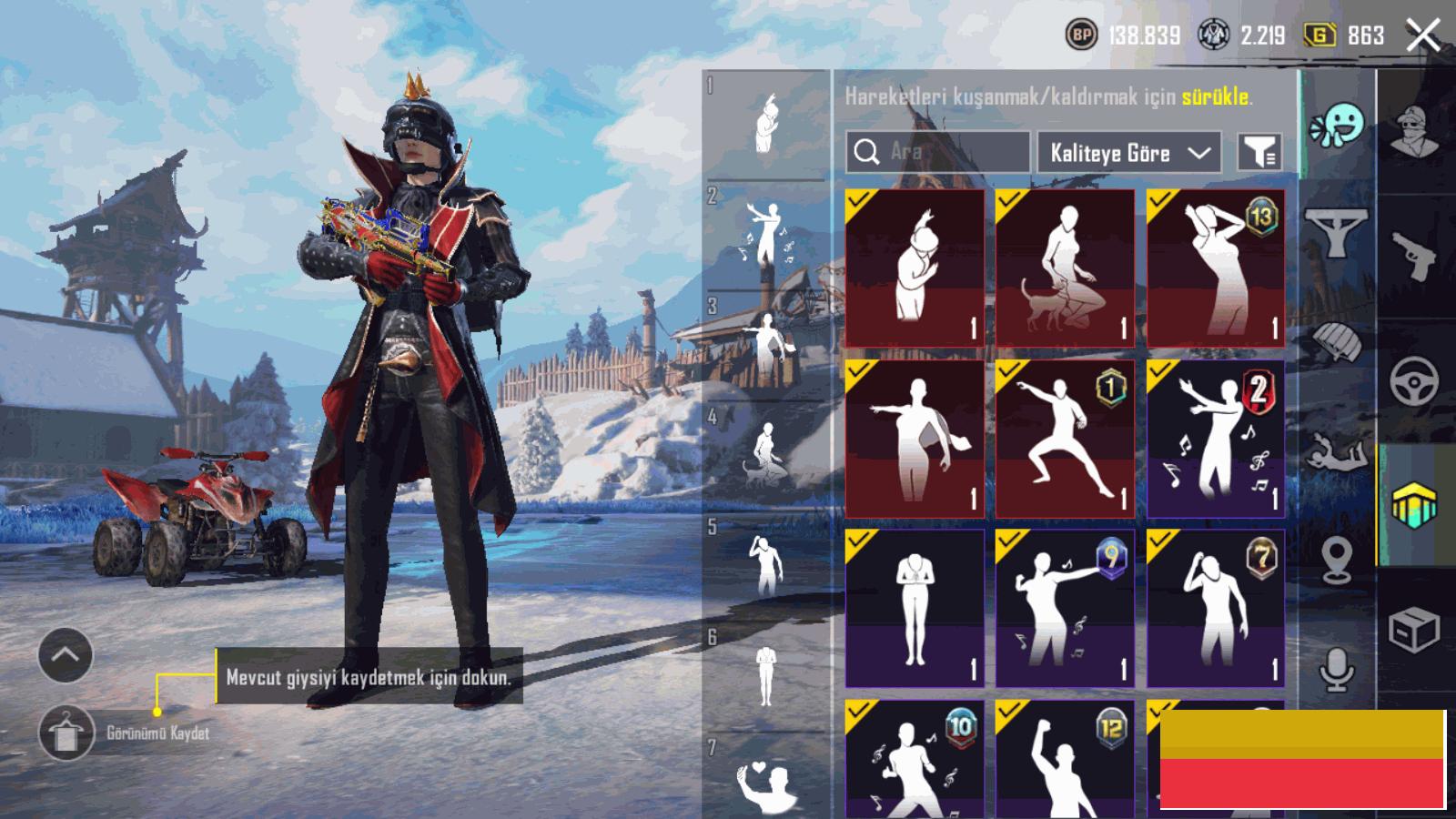Image resolution: width=1456 pixels, height=819 pixels.
Task: Pick the emote with the gold badge 7
Action: tap(1216, 609)
